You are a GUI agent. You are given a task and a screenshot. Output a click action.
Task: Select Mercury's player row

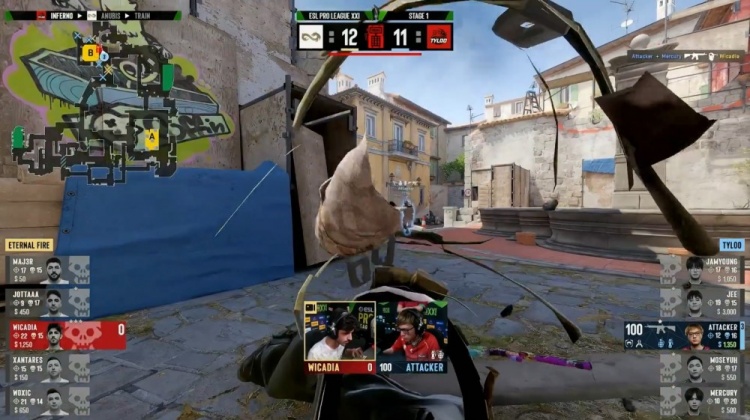702,400
